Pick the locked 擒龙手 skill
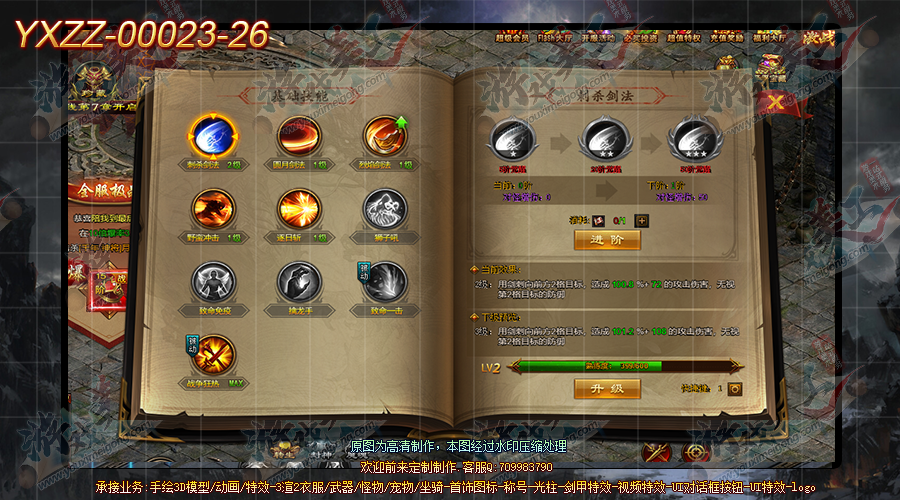The height and width of the screenshot is (500, 900). click(298, 283)
